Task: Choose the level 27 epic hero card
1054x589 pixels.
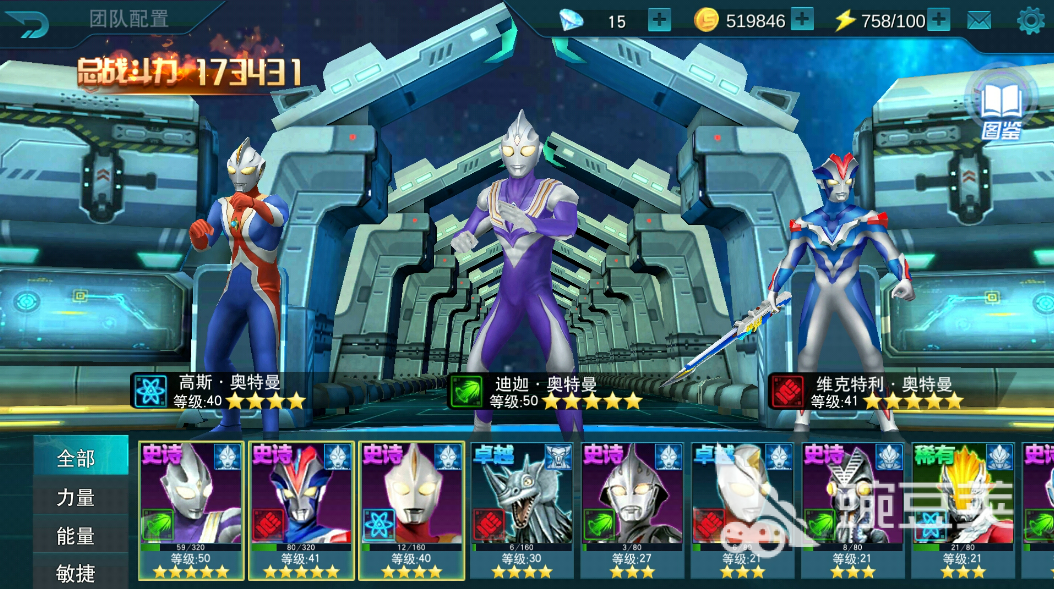Action: pos(631,510)
